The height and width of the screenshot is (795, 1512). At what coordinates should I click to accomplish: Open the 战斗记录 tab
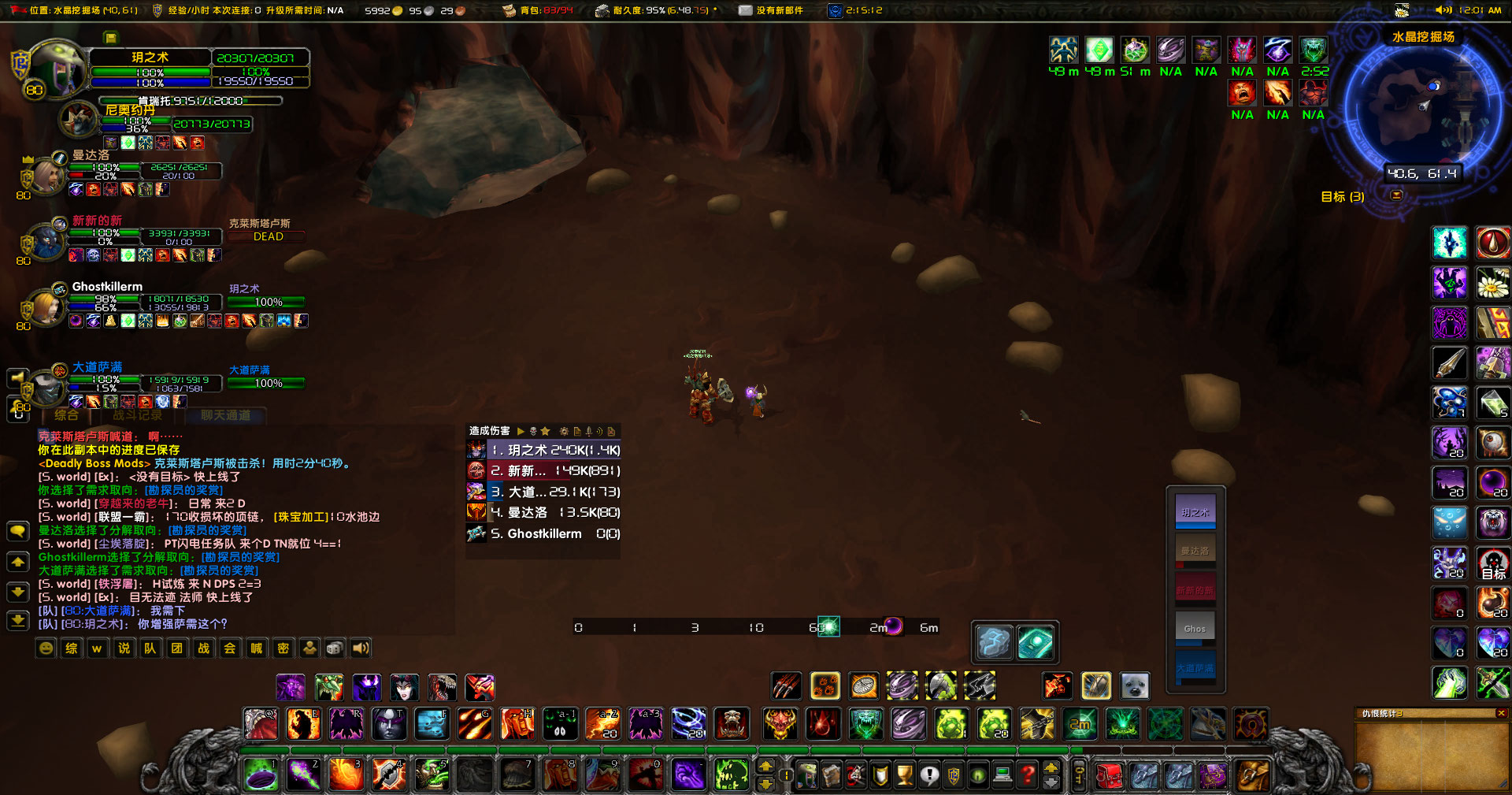pyautogui.click(x=135, y=415)
